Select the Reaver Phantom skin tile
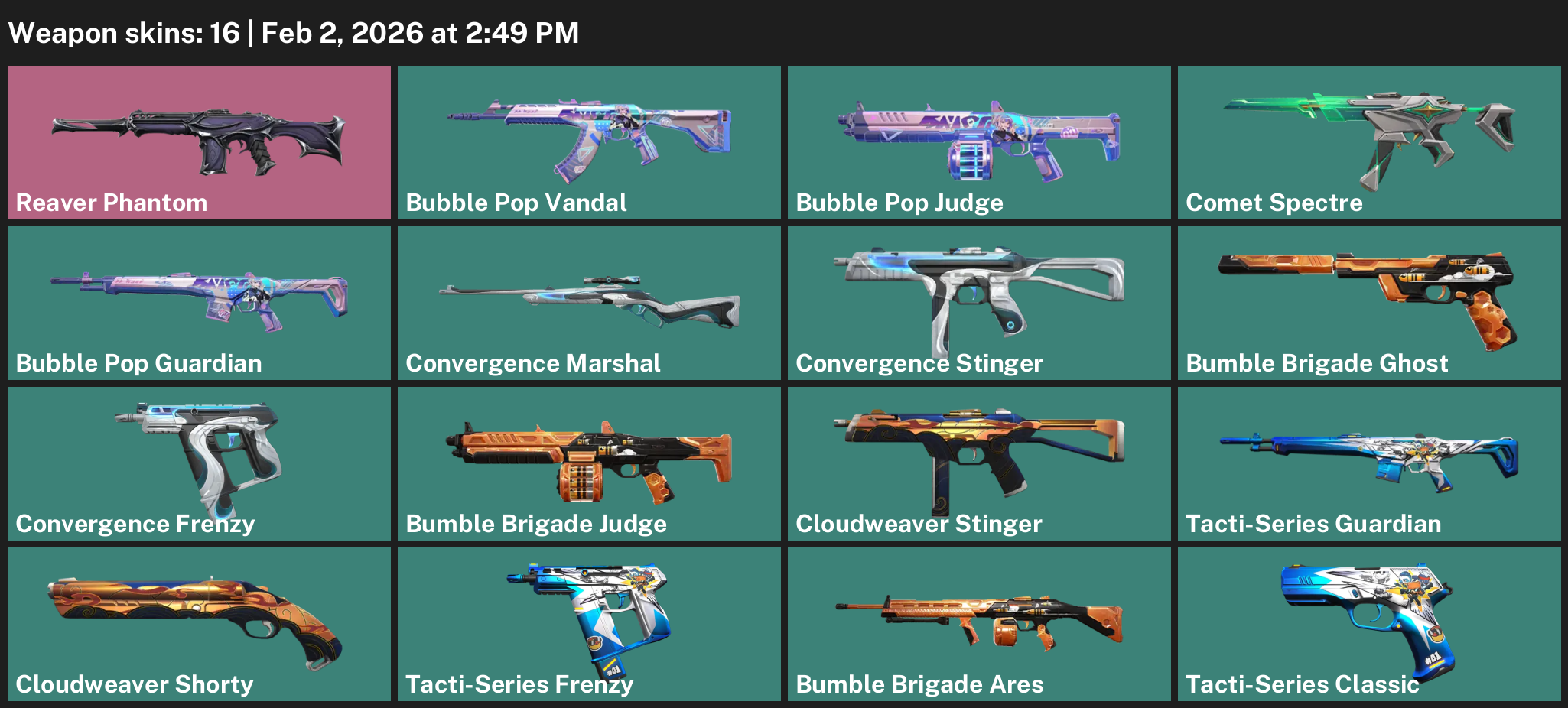The width and height of the screenshot is (1568, 708). 199,142
